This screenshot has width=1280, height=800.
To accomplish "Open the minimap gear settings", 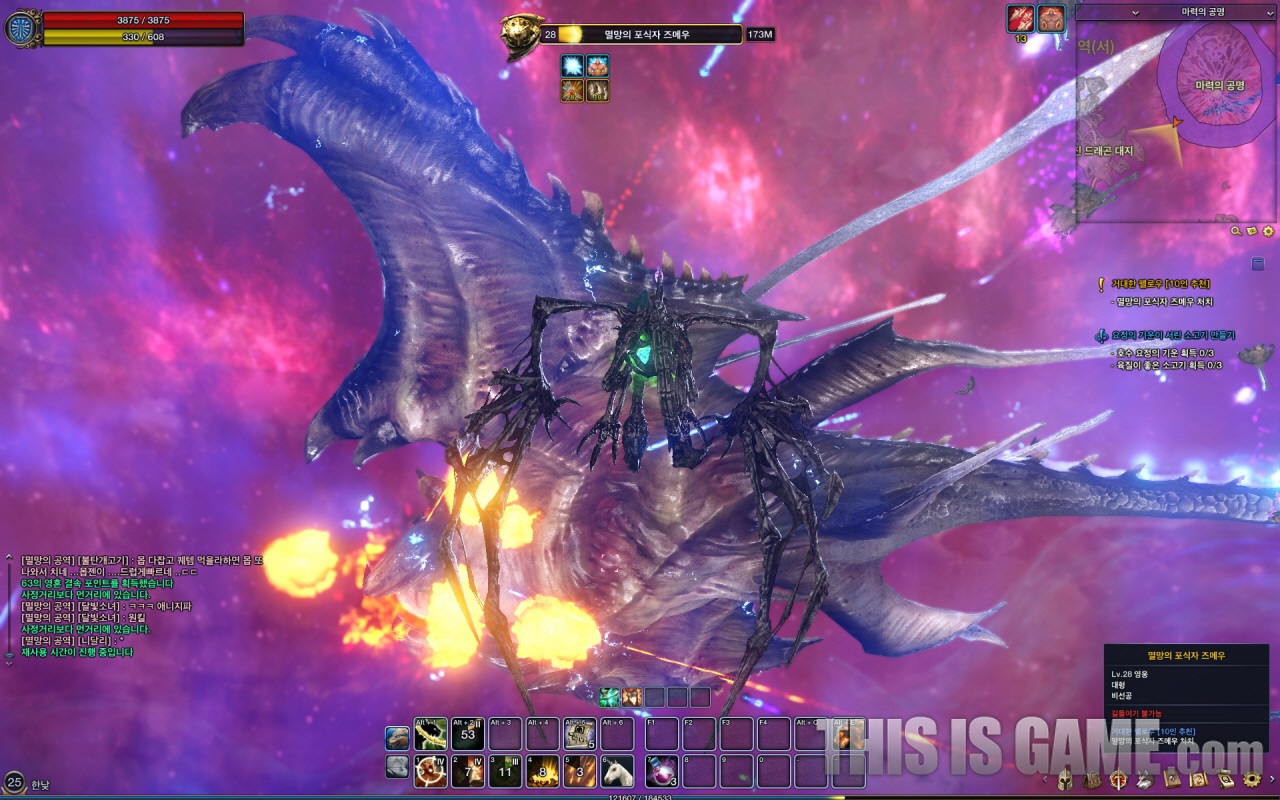I will pyautogui.click(x=1268, y=231).
